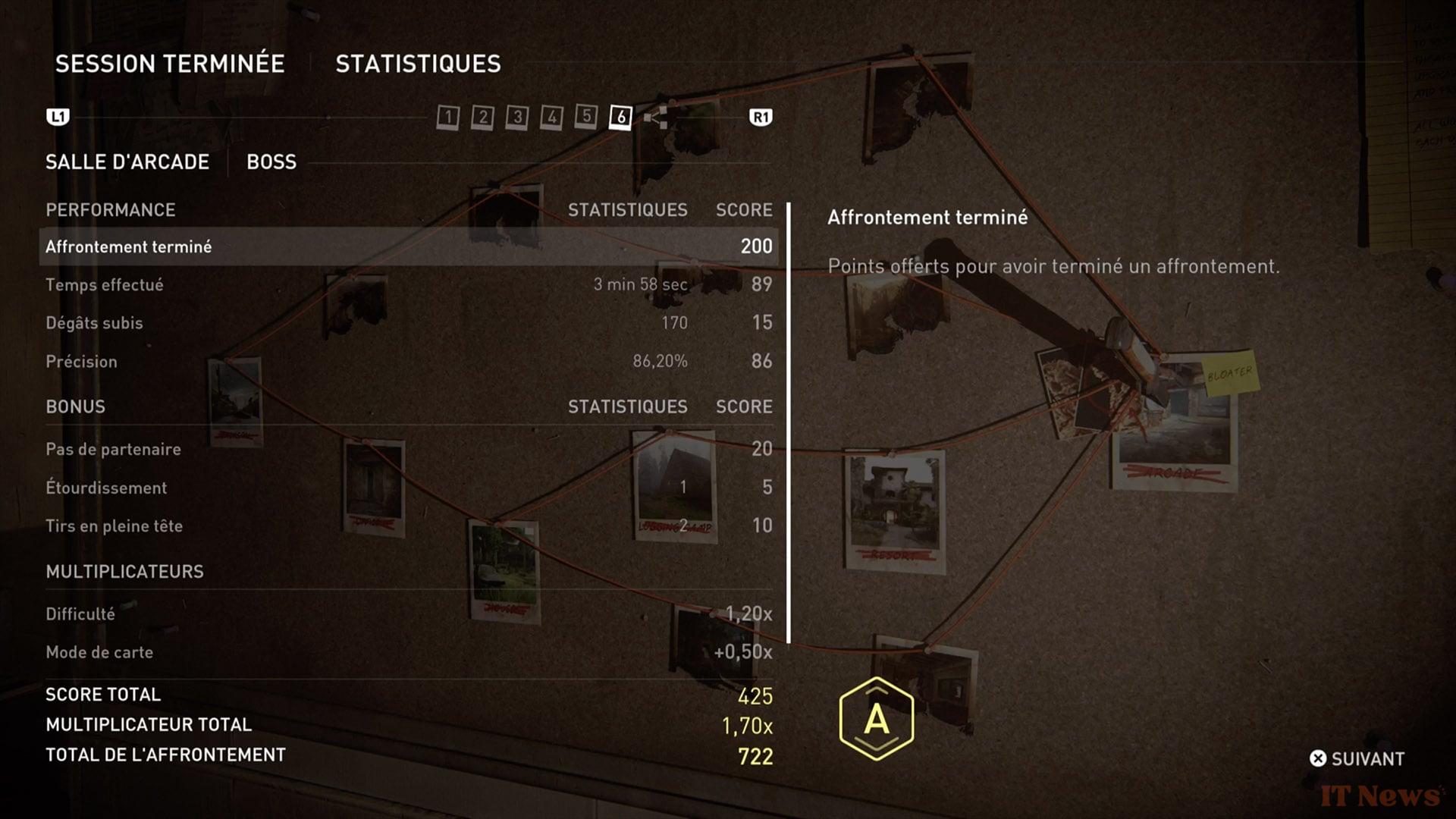This screenshot has height=819, width=1456.
Task: Switch to encounter number 3
Action: pyautogui.click(x=517, y=117)
